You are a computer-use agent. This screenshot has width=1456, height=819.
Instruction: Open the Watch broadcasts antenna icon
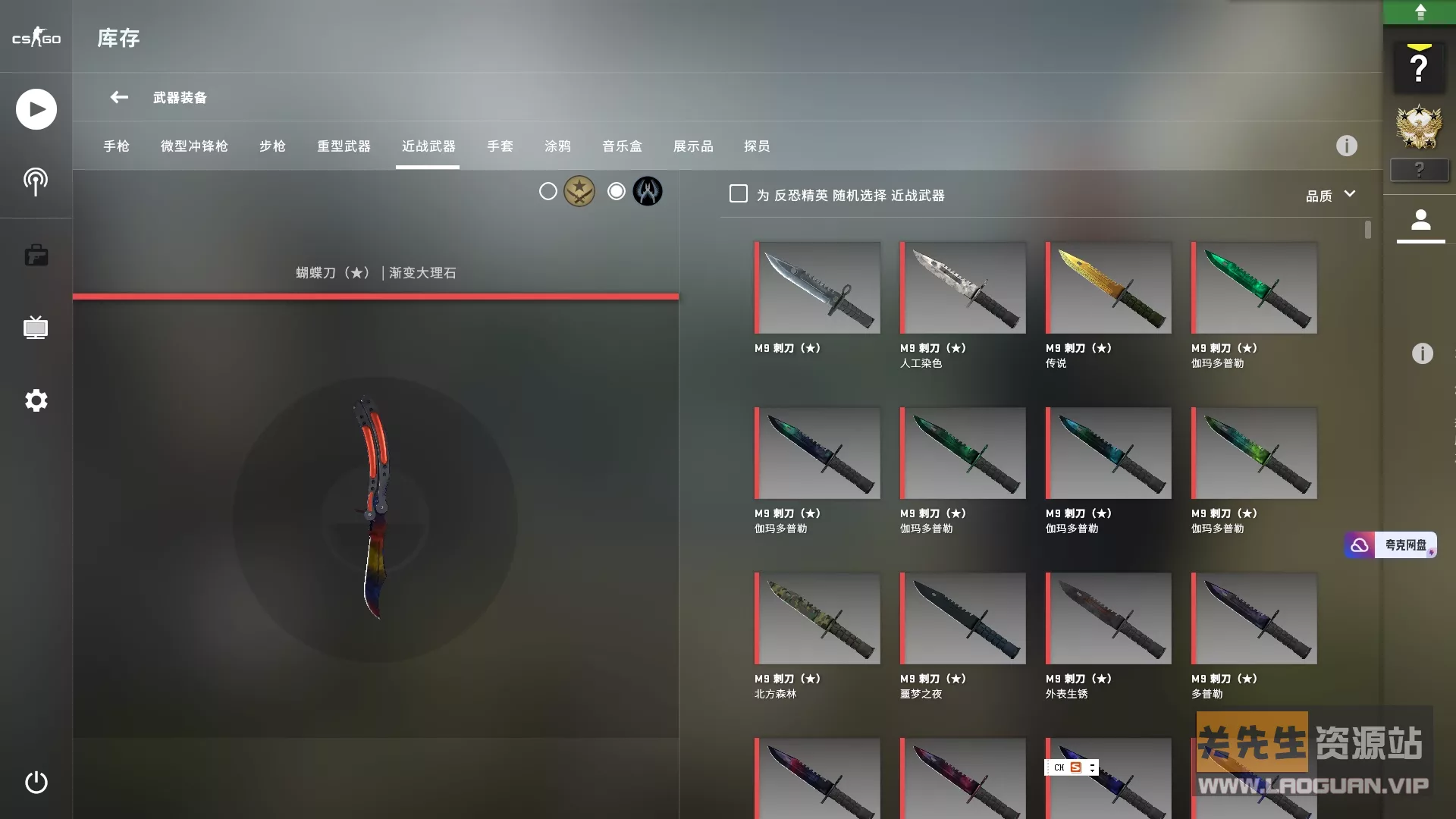(x=36, y=182)
